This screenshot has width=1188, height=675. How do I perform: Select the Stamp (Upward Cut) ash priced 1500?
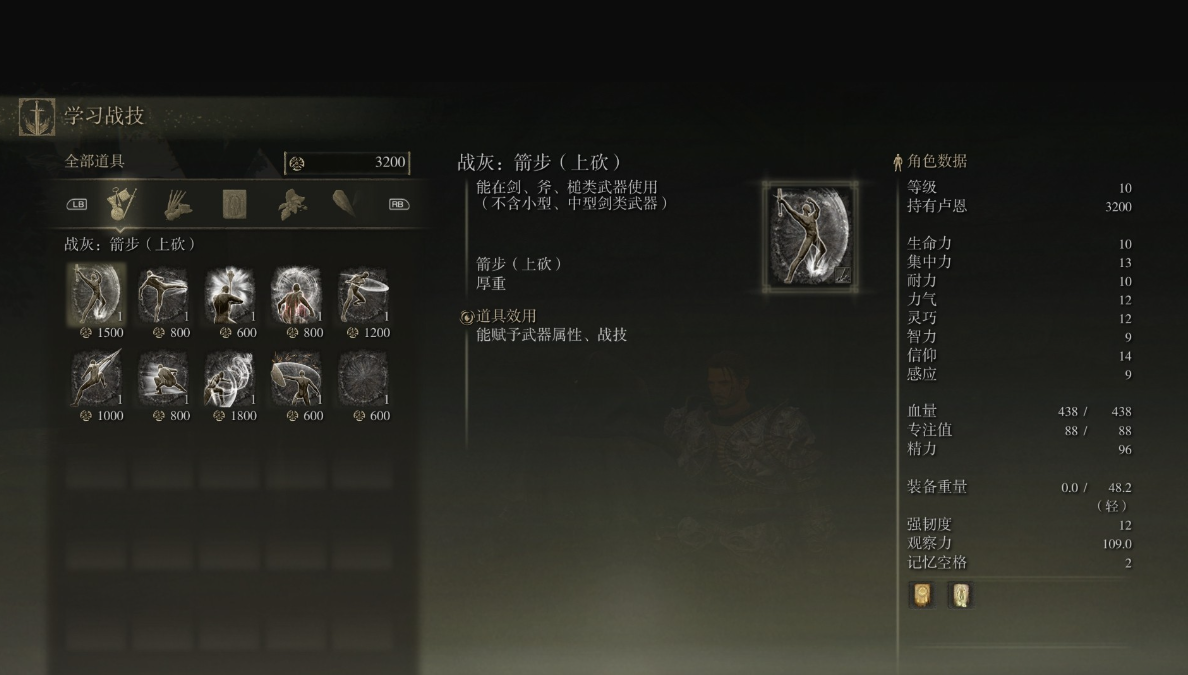96,295
